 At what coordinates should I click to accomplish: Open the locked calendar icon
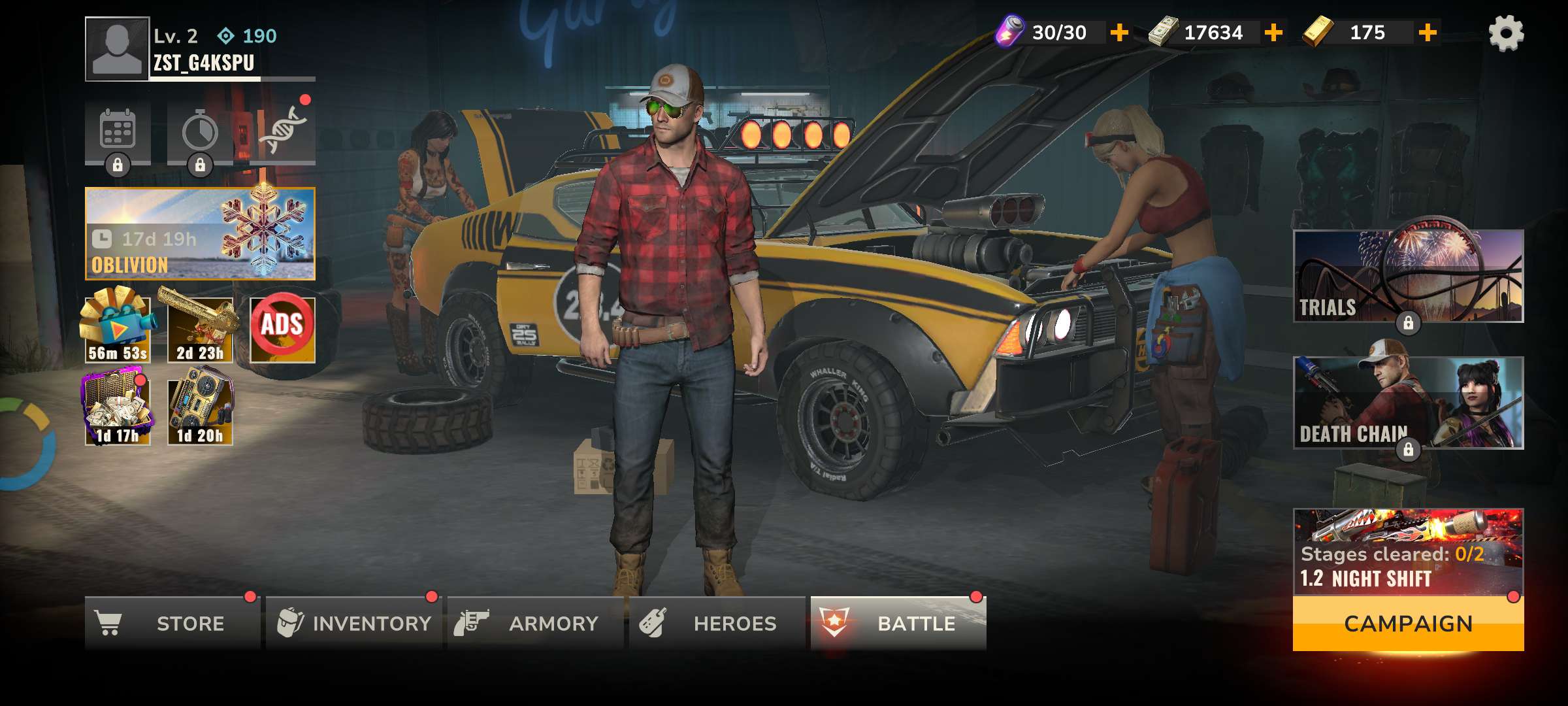click(x=118, y=131)
